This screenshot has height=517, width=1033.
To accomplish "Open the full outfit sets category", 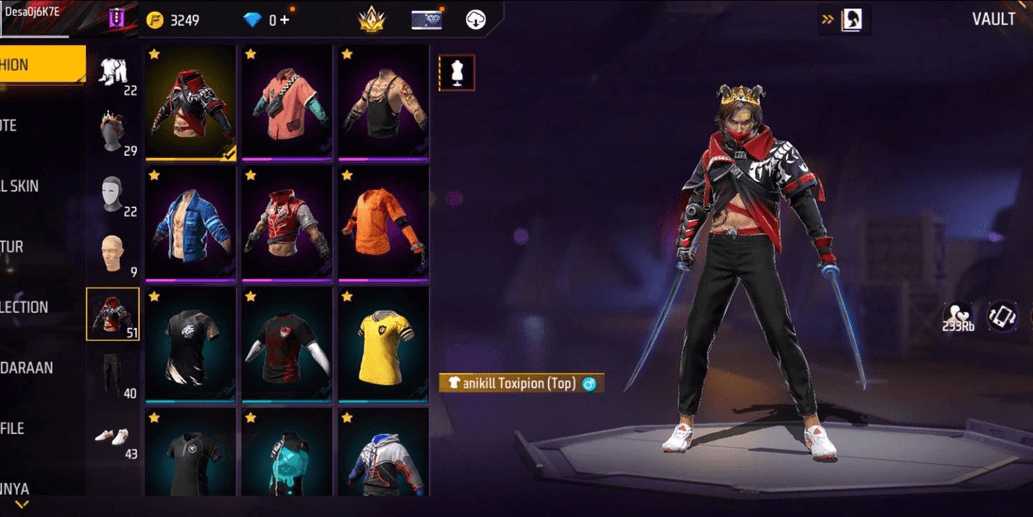I will click(114, 75).
